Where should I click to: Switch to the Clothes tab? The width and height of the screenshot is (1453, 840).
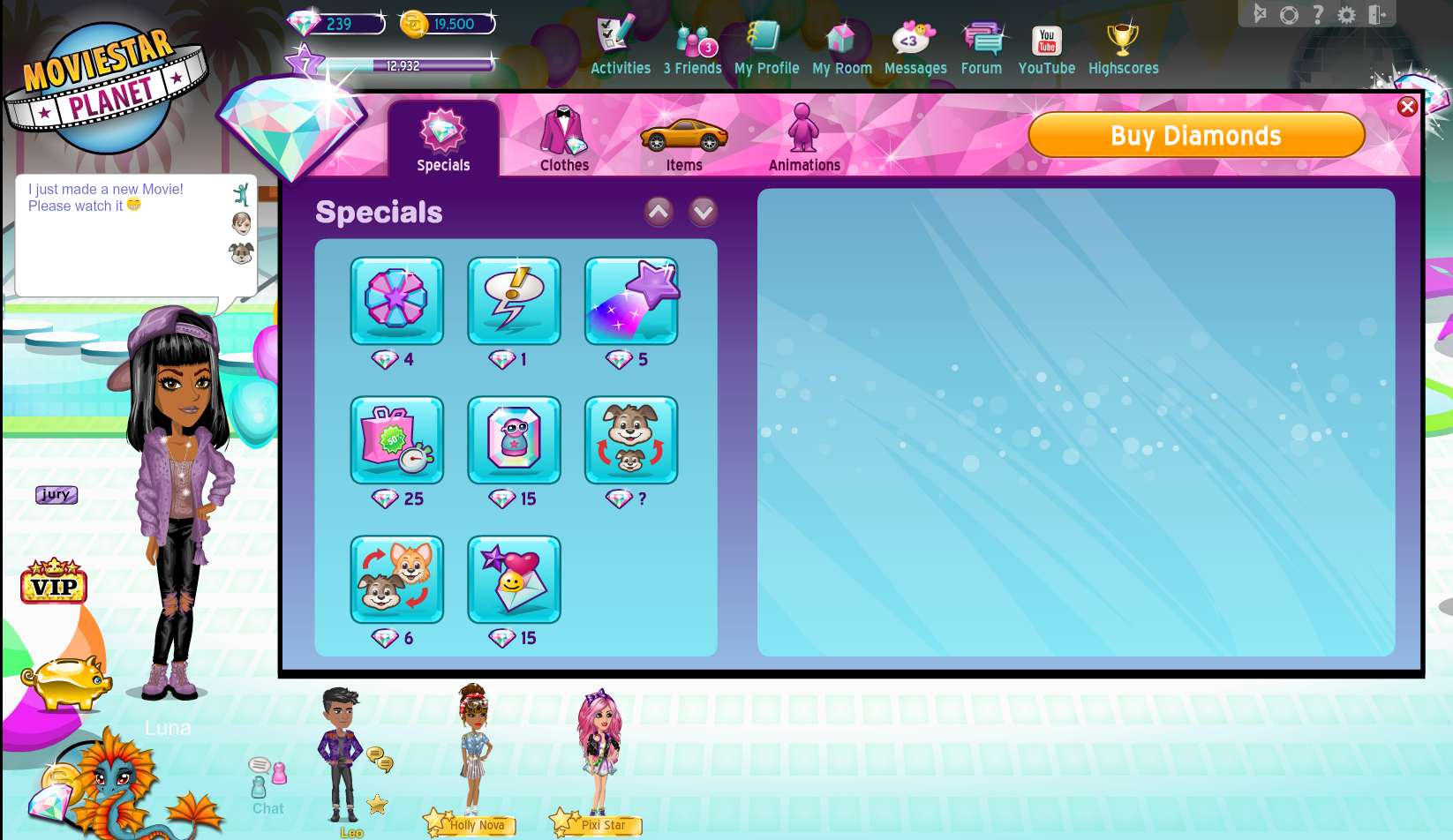[x=564, y=139]
